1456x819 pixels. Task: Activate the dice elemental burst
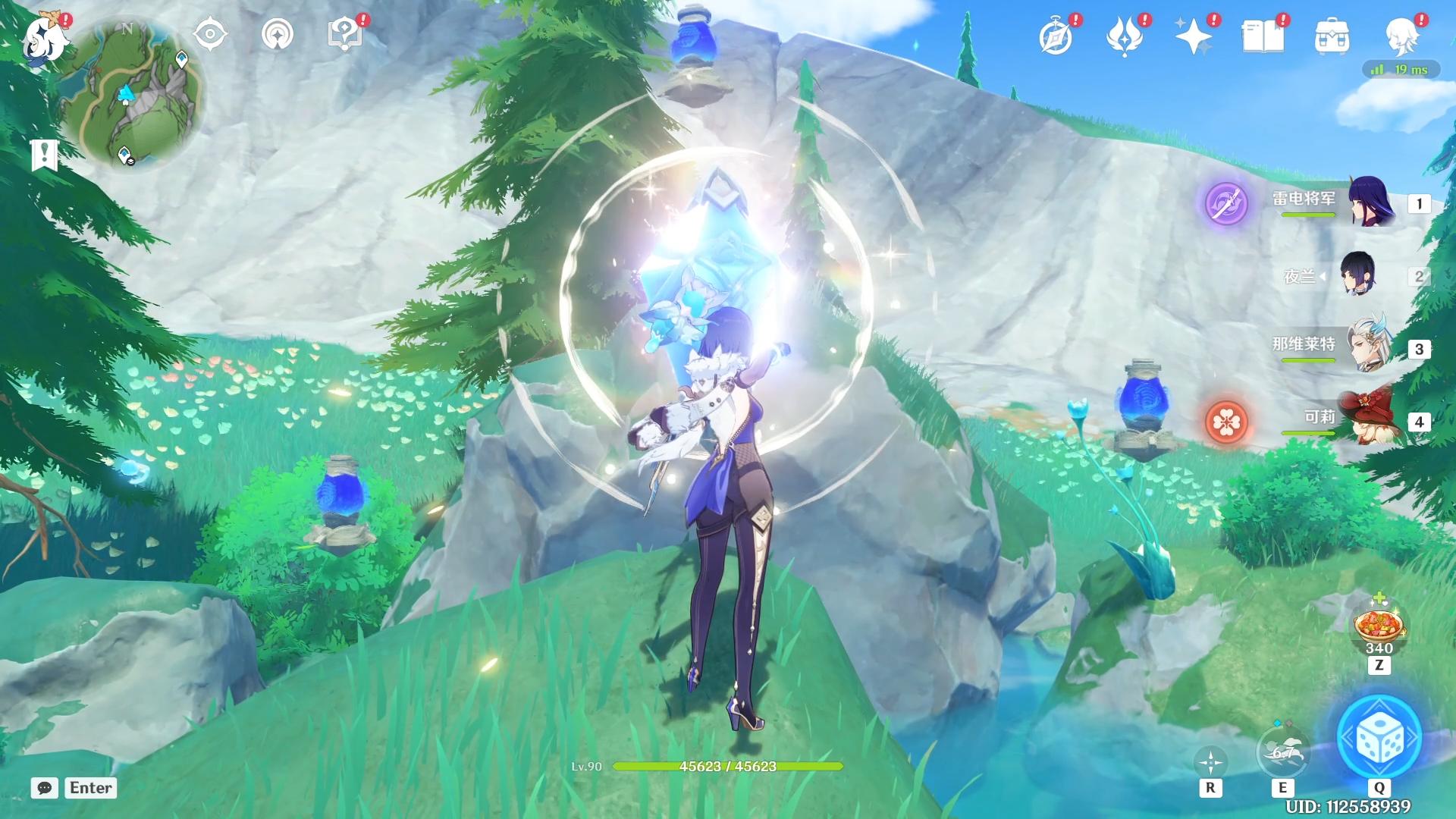(x=1379, y=738)
